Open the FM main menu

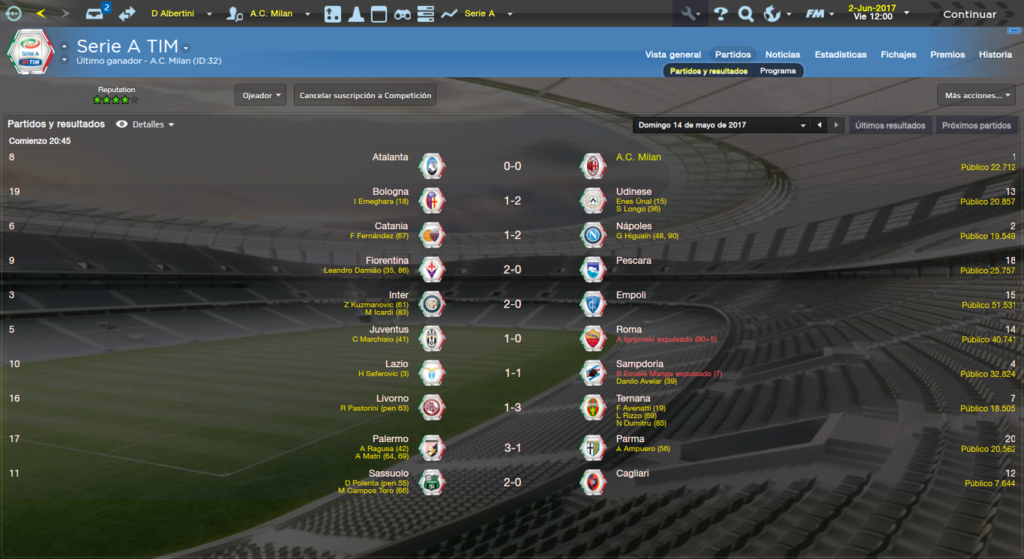(819, 14)
